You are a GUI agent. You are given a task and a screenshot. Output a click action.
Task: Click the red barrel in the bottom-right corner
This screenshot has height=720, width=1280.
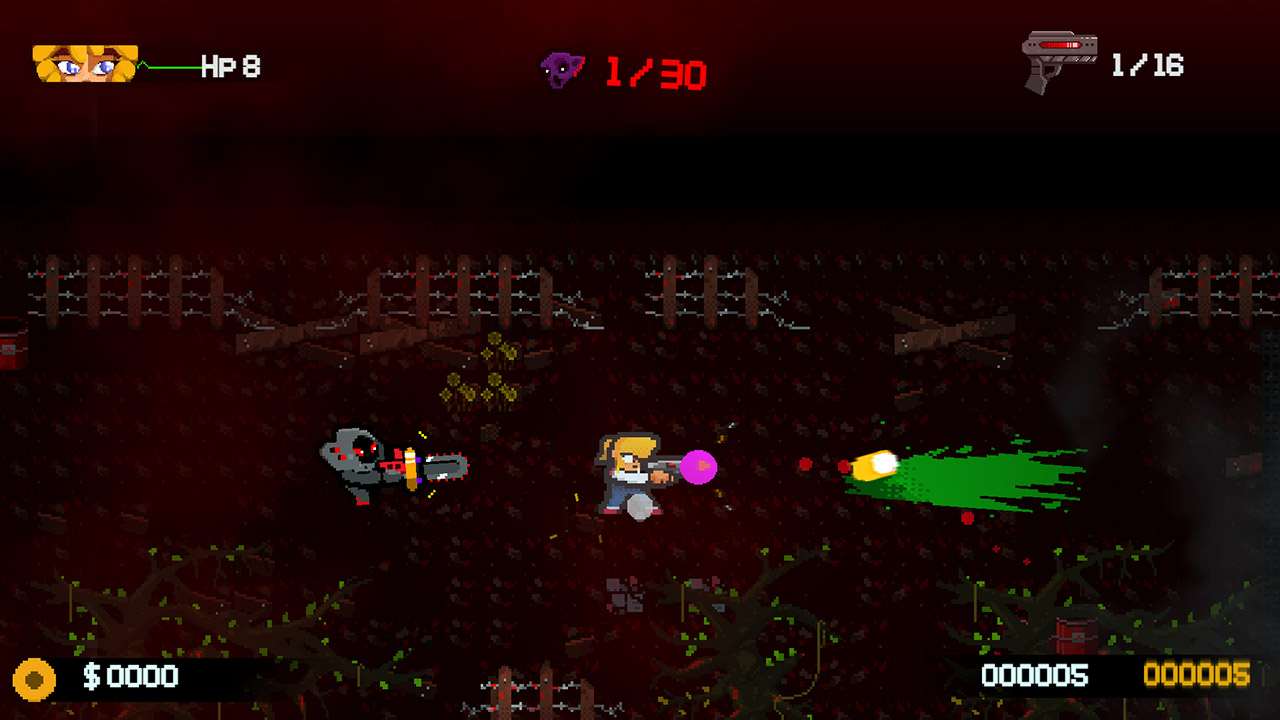(x=1074, y=638)
